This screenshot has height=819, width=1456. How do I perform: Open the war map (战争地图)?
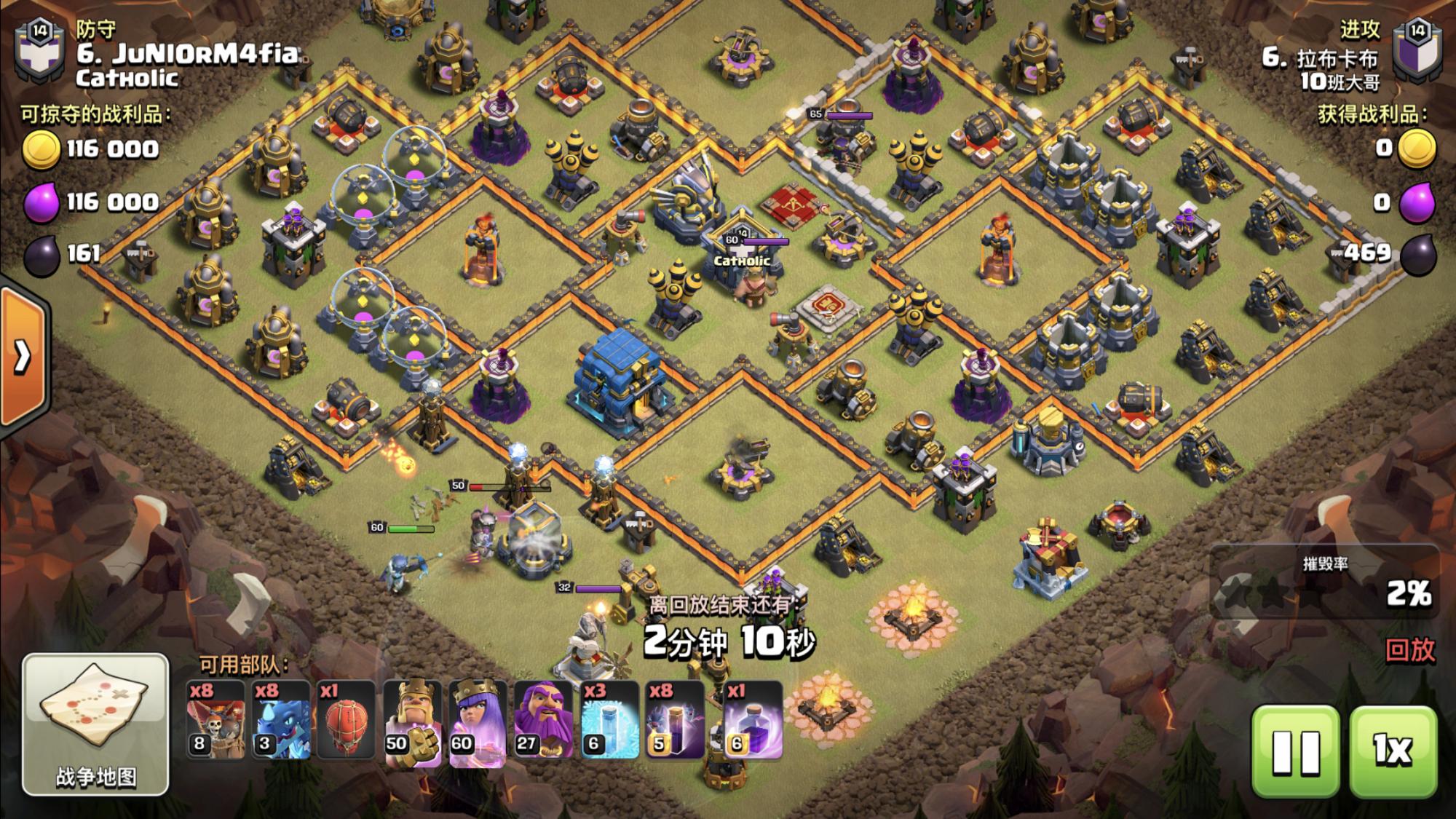[95, 723]
